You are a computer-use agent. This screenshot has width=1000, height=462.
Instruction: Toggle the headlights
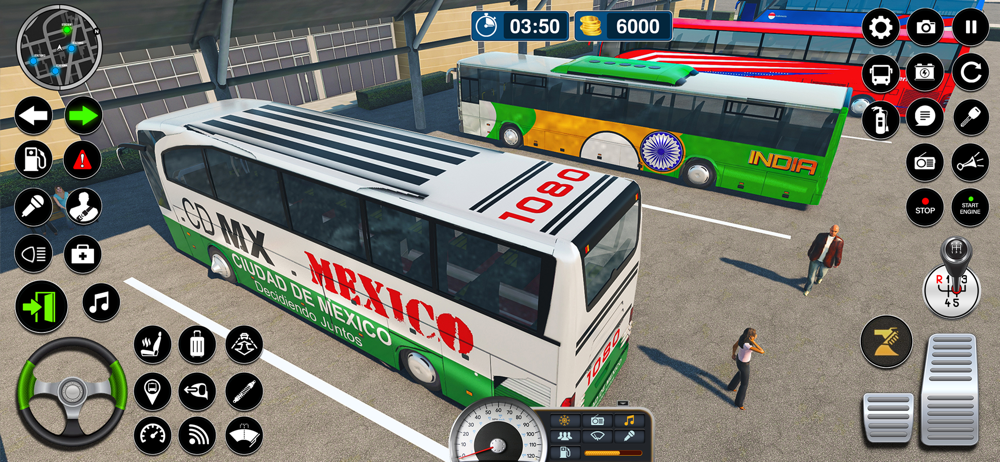point(33,254)
